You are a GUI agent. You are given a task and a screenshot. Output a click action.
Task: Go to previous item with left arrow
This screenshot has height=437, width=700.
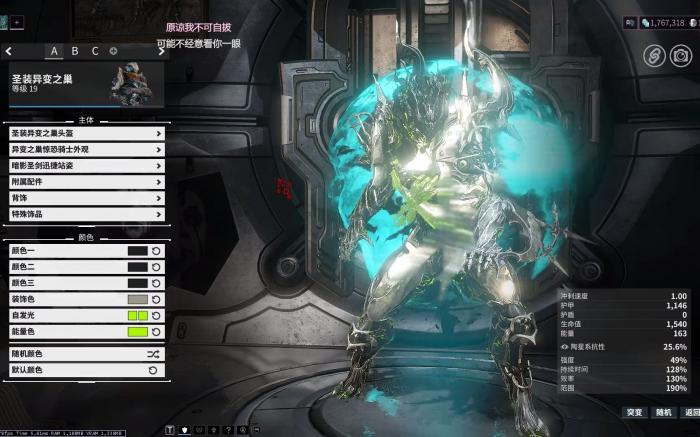click(x=8, y=51)
